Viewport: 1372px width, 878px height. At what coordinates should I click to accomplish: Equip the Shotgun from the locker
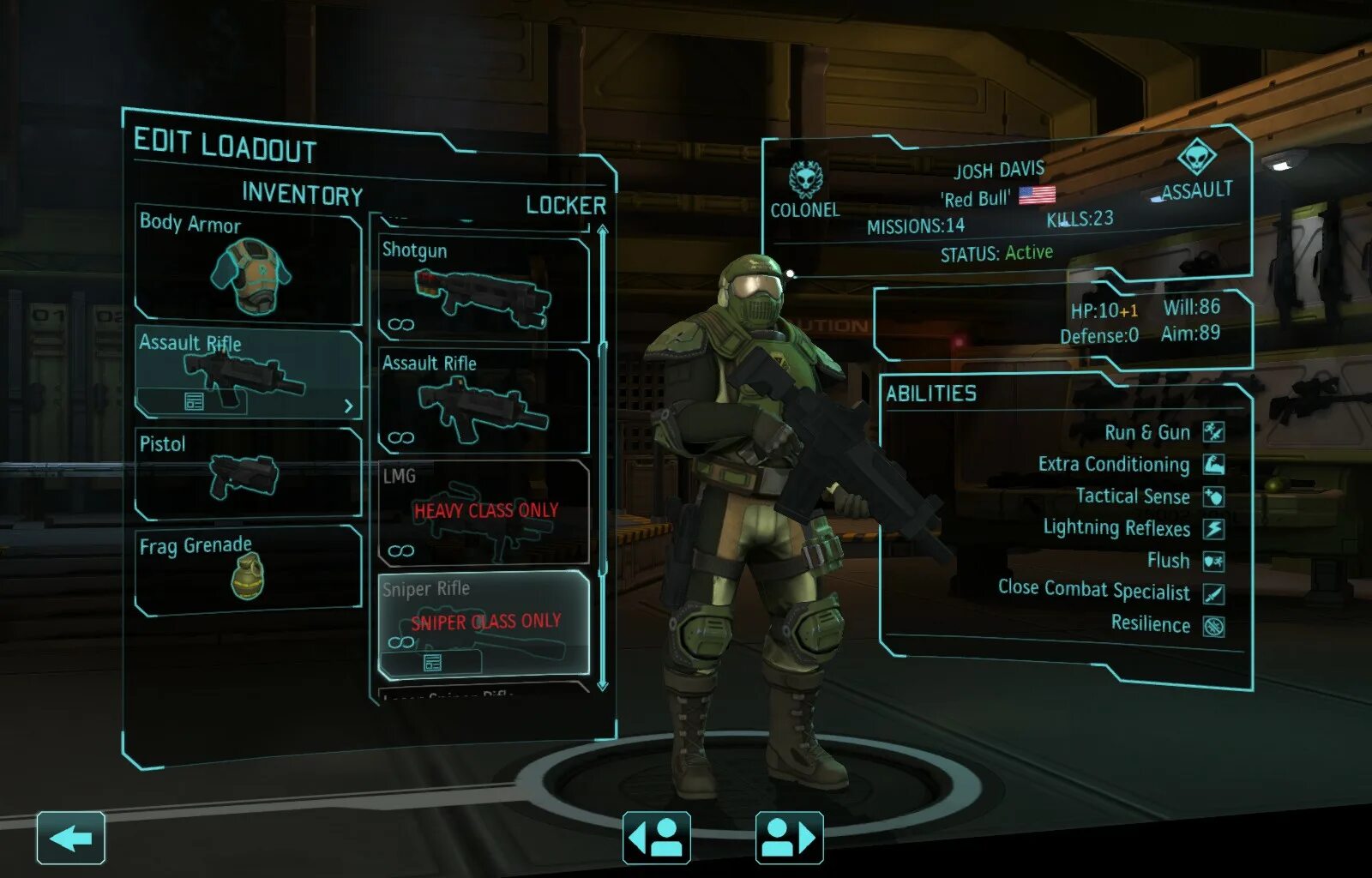[x=484, y=290]
